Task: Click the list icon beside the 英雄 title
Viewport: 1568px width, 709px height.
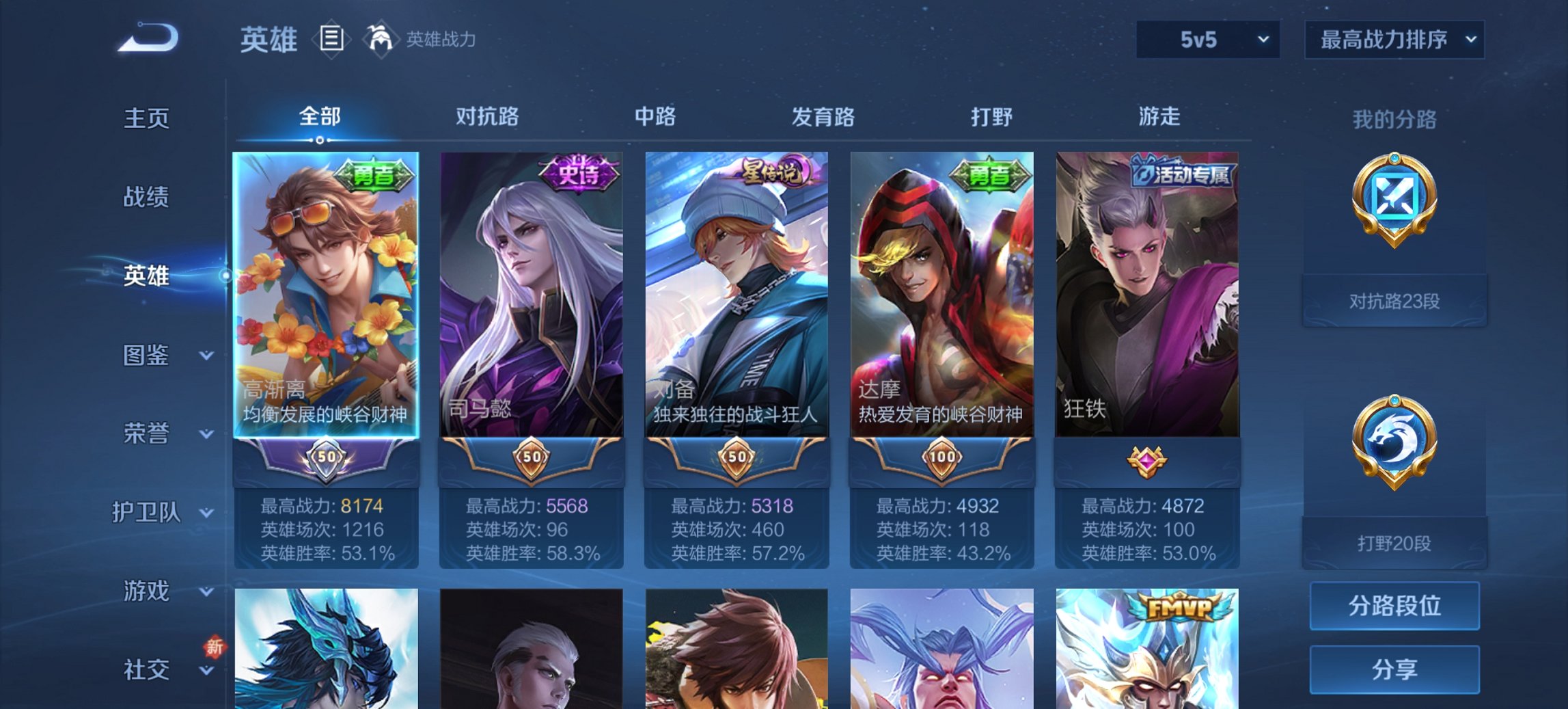Action: click(x=332, y=40)
